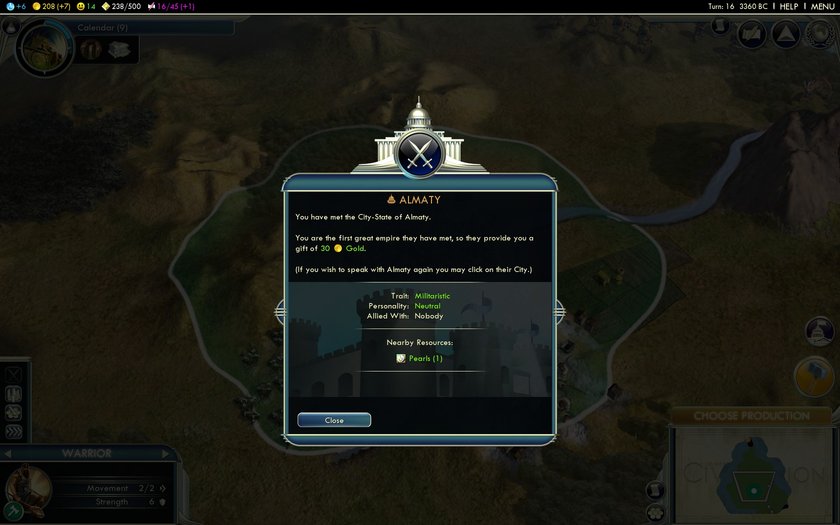840x525 pixels.
Task: Open the game MENU
Action: point(822,6)
